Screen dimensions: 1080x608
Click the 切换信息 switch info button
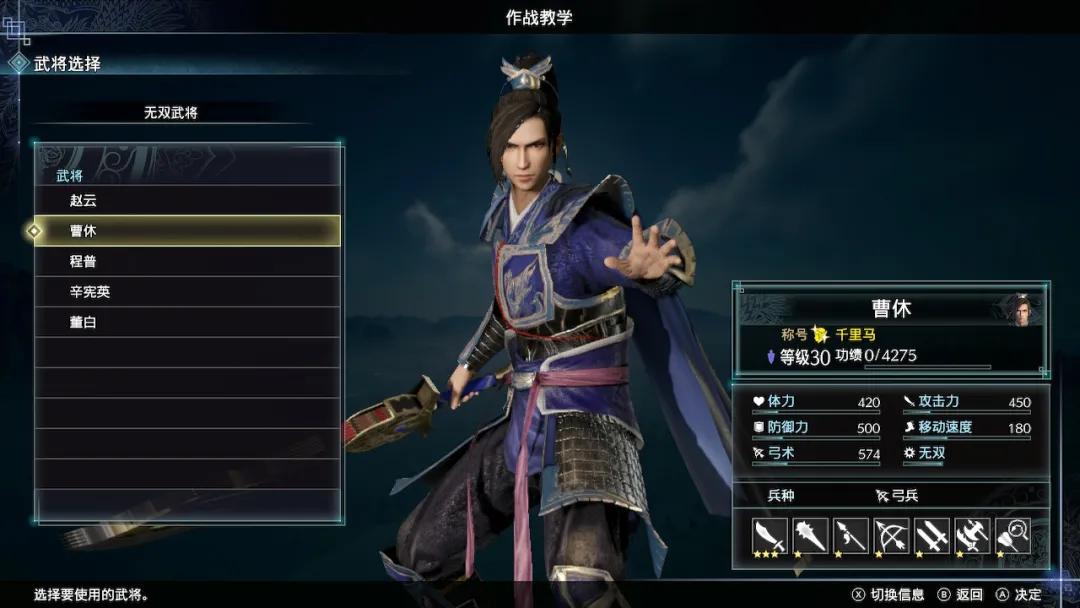coord(888,594)
